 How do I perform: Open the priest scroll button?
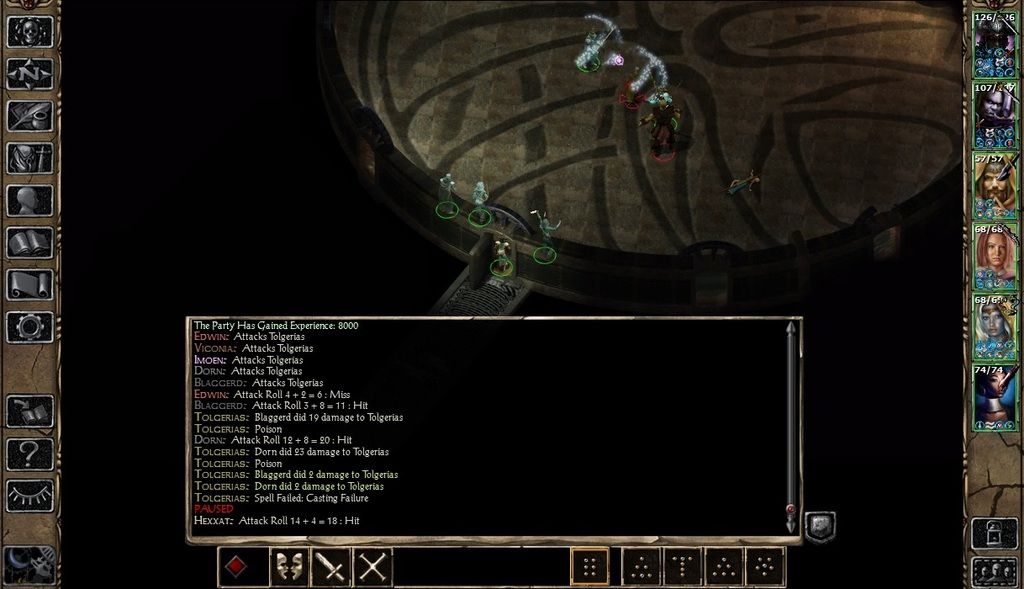(x=29, y=284)
